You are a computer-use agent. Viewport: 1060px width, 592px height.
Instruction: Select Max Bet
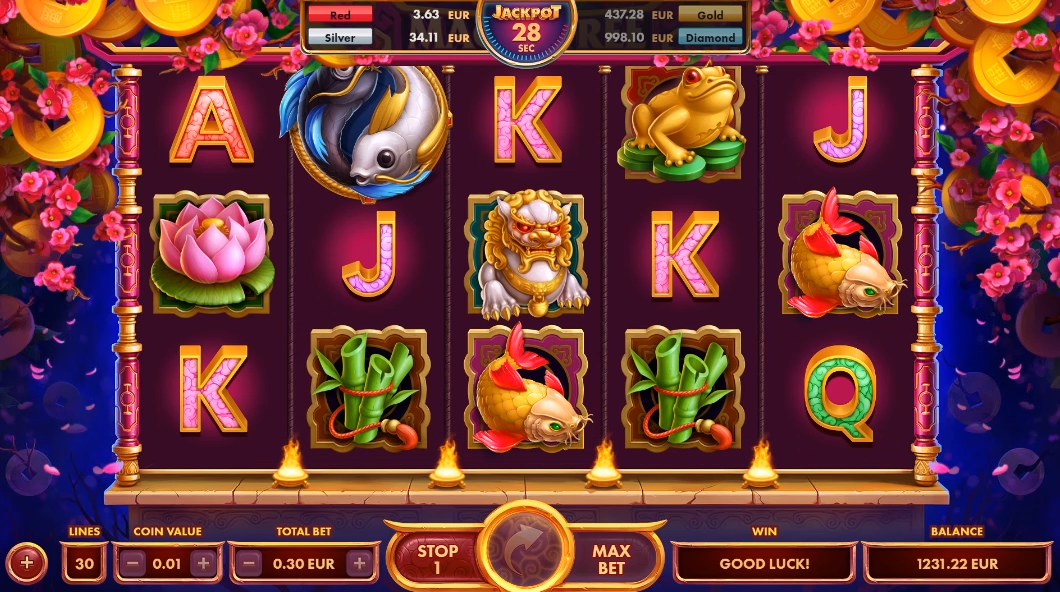point(611,559)
